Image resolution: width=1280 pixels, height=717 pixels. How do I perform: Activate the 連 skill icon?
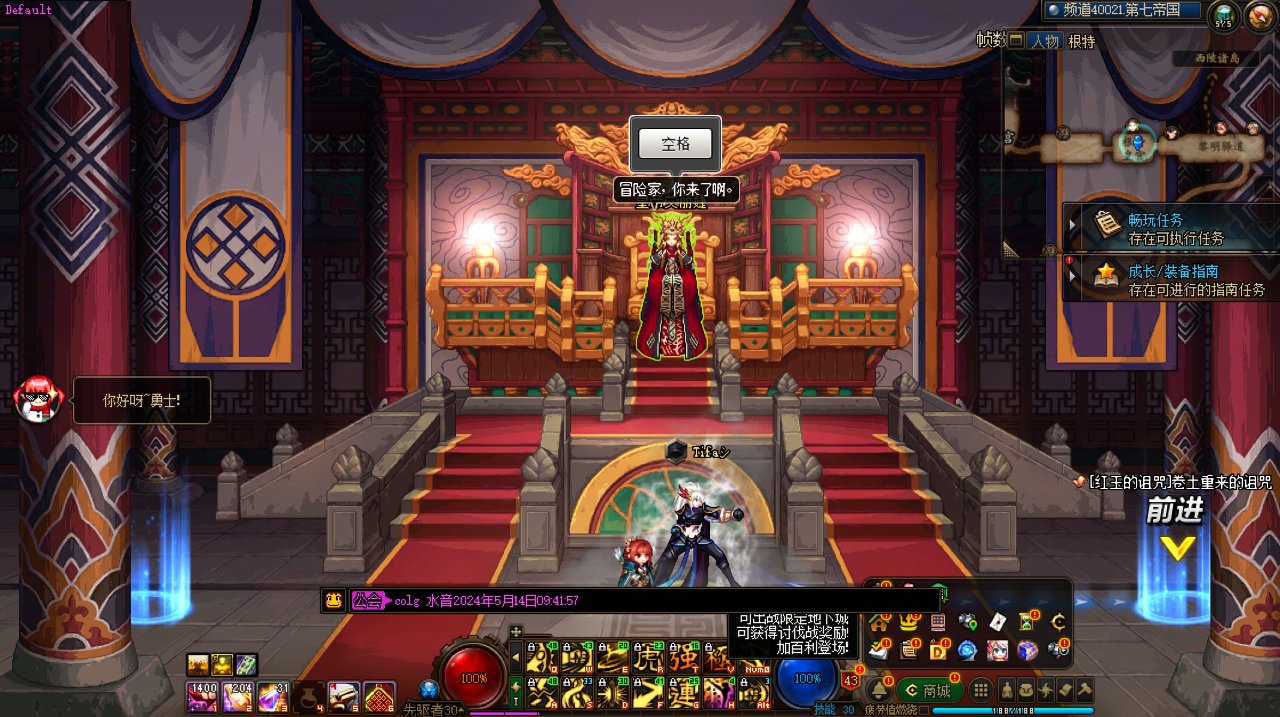(x=683, y=692)
